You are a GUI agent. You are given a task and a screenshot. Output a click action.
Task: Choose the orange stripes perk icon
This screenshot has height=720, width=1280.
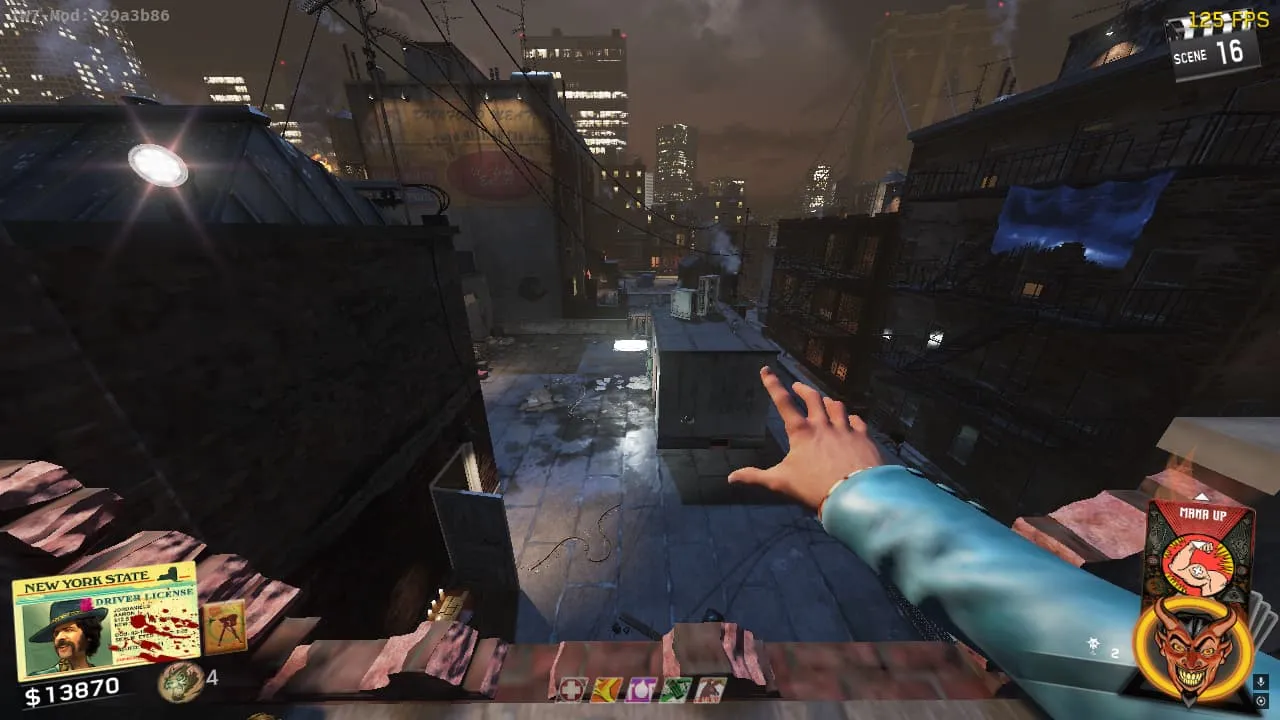tap(606, 689)
